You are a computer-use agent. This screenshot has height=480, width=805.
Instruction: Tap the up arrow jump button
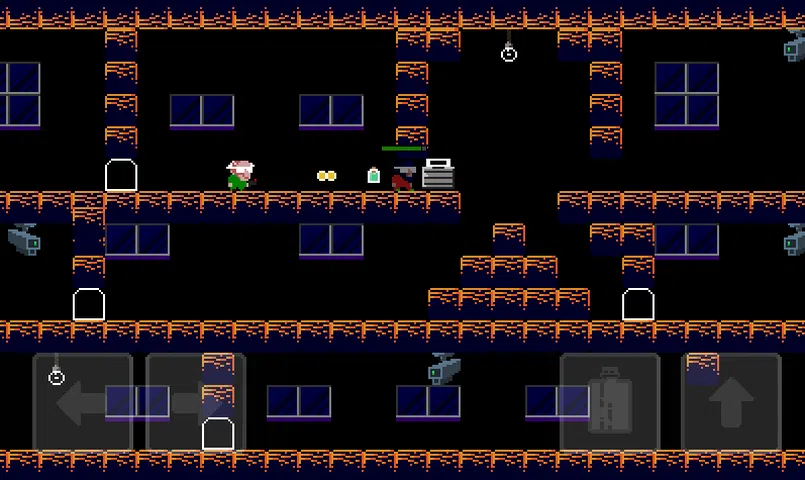[x=730, y=403]
